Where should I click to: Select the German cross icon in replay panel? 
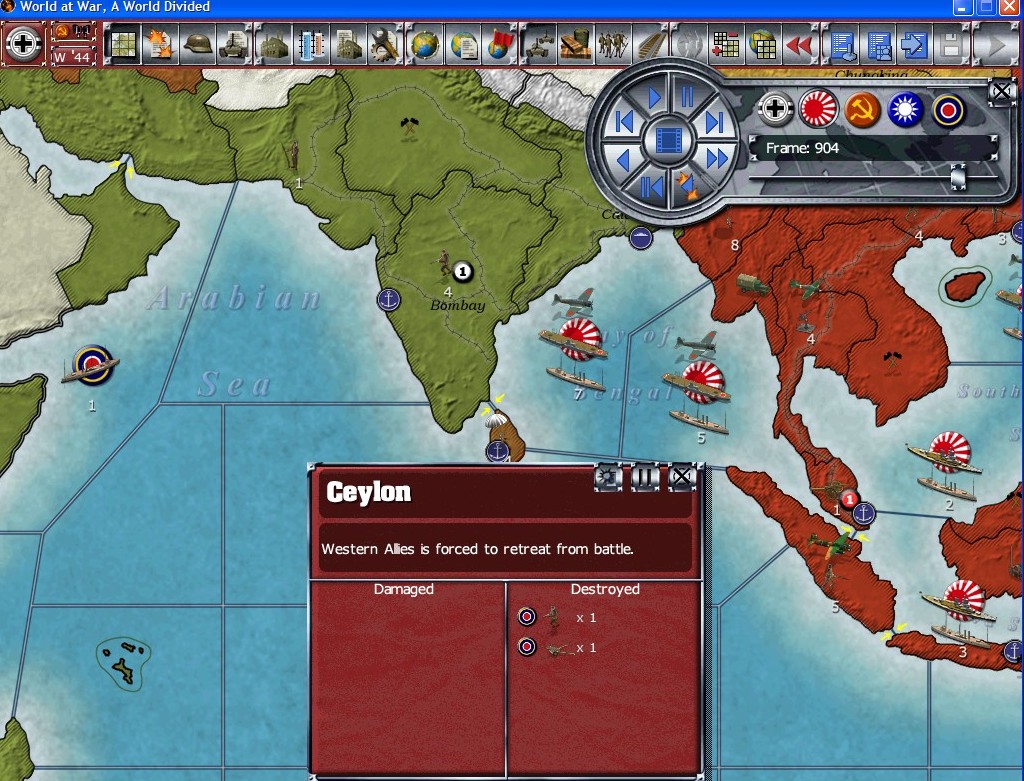tap(775, 110)
